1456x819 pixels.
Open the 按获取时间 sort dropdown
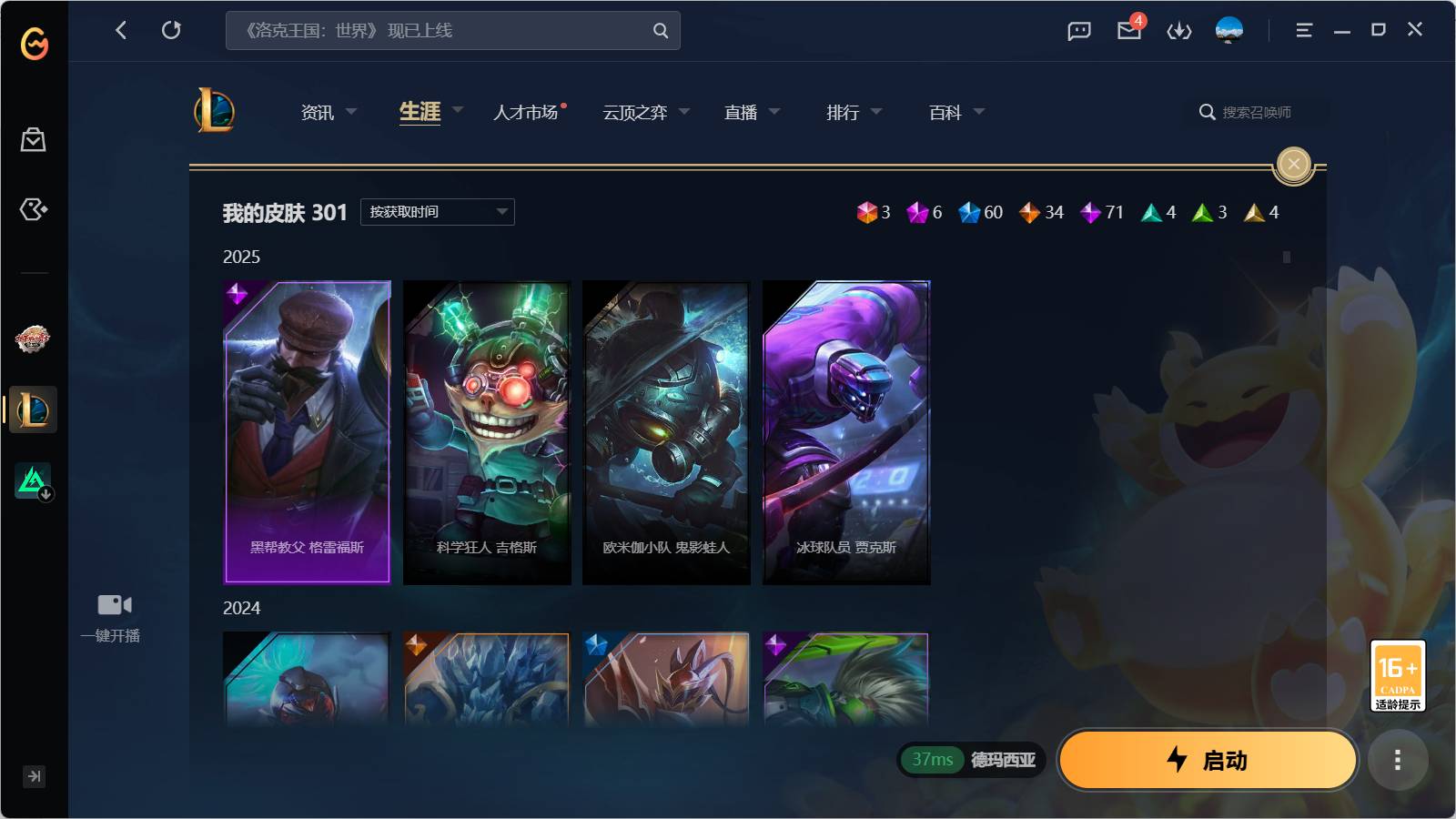pyautogui.click(x=437, y=211)
